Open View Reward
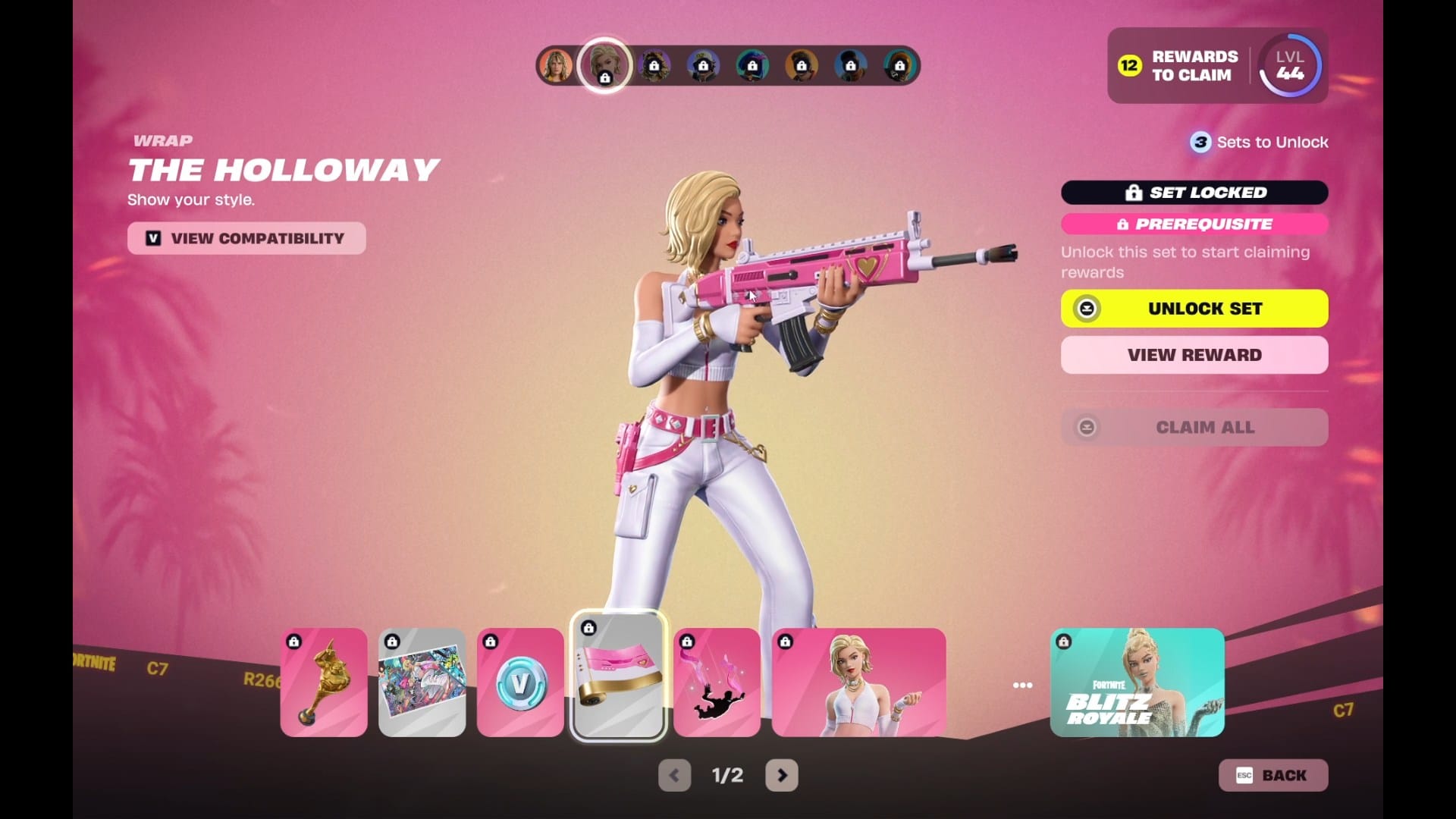 (x=1194, y=355)
